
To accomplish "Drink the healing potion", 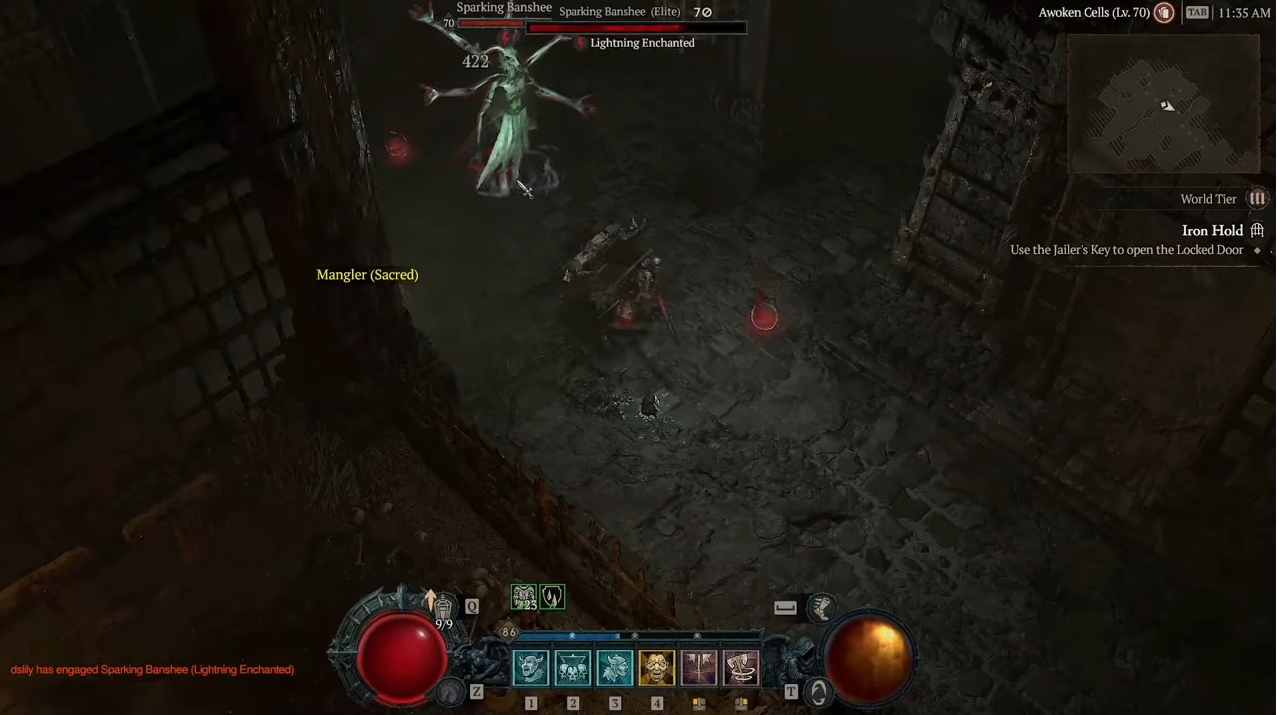I will click(x=443, y=606).
